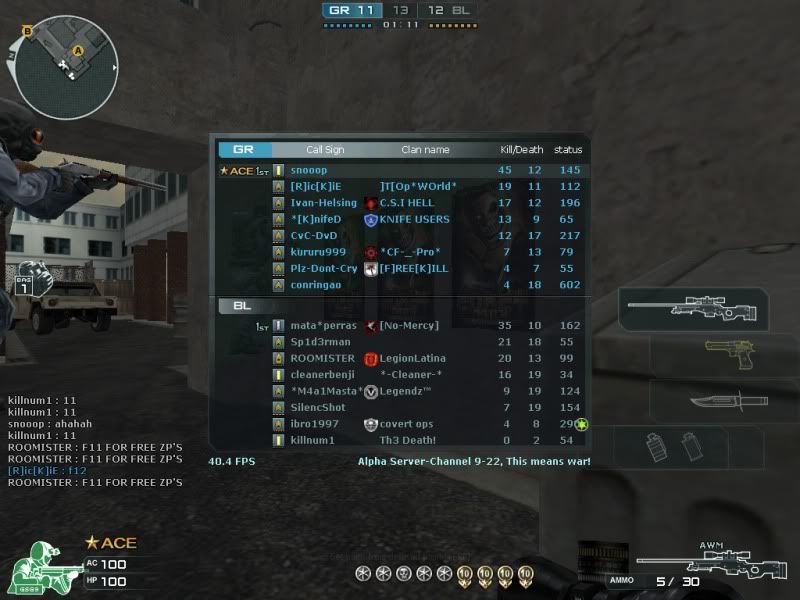
Task: Select the AWM sniper rifle slot
Action: 694,309
